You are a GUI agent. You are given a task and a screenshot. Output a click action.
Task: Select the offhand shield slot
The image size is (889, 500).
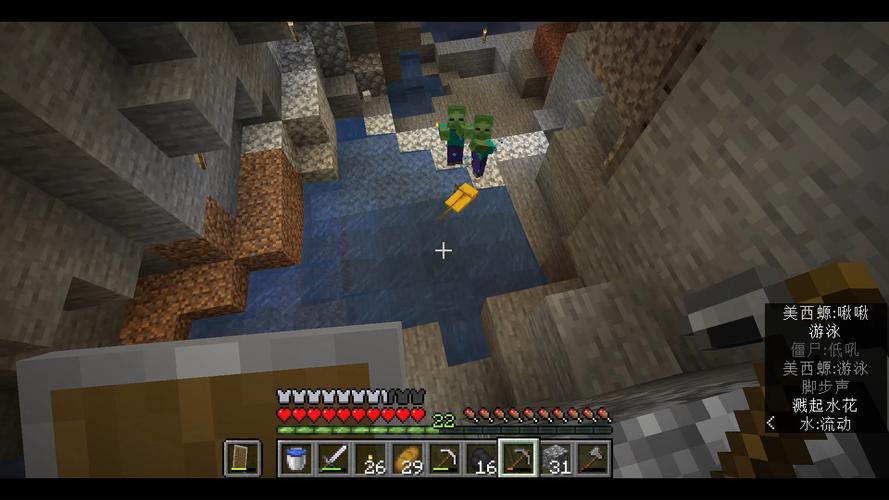[242, 458]
